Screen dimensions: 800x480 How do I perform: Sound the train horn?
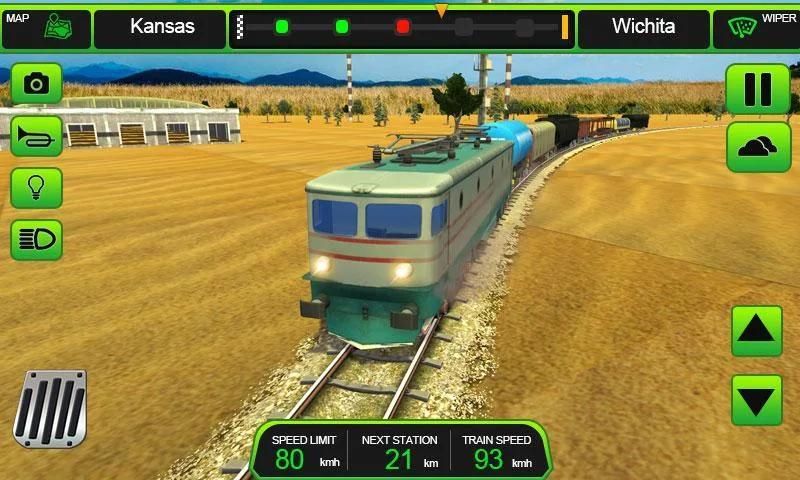pyautogui.click(x=37, y=135)
